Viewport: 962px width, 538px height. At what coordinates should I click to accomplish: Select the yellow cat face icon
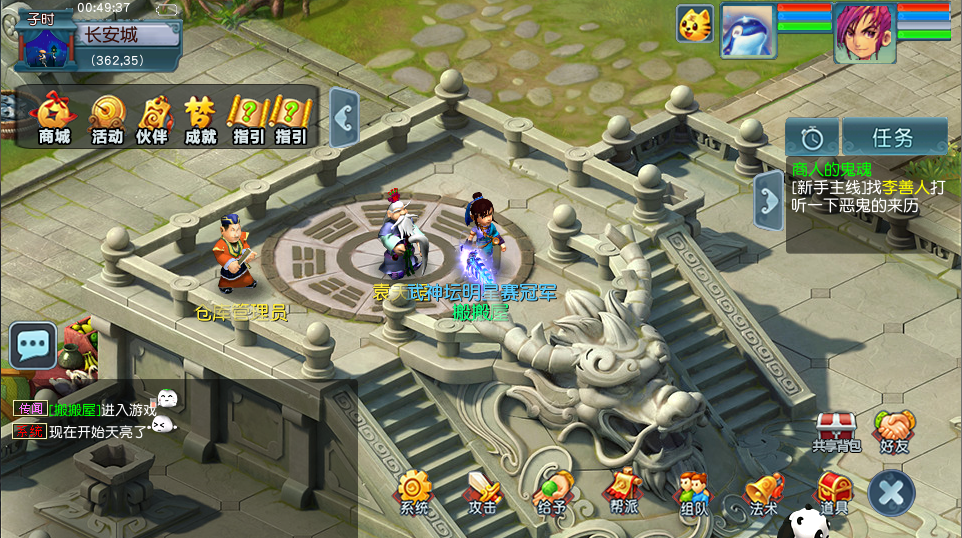(695, 24)
